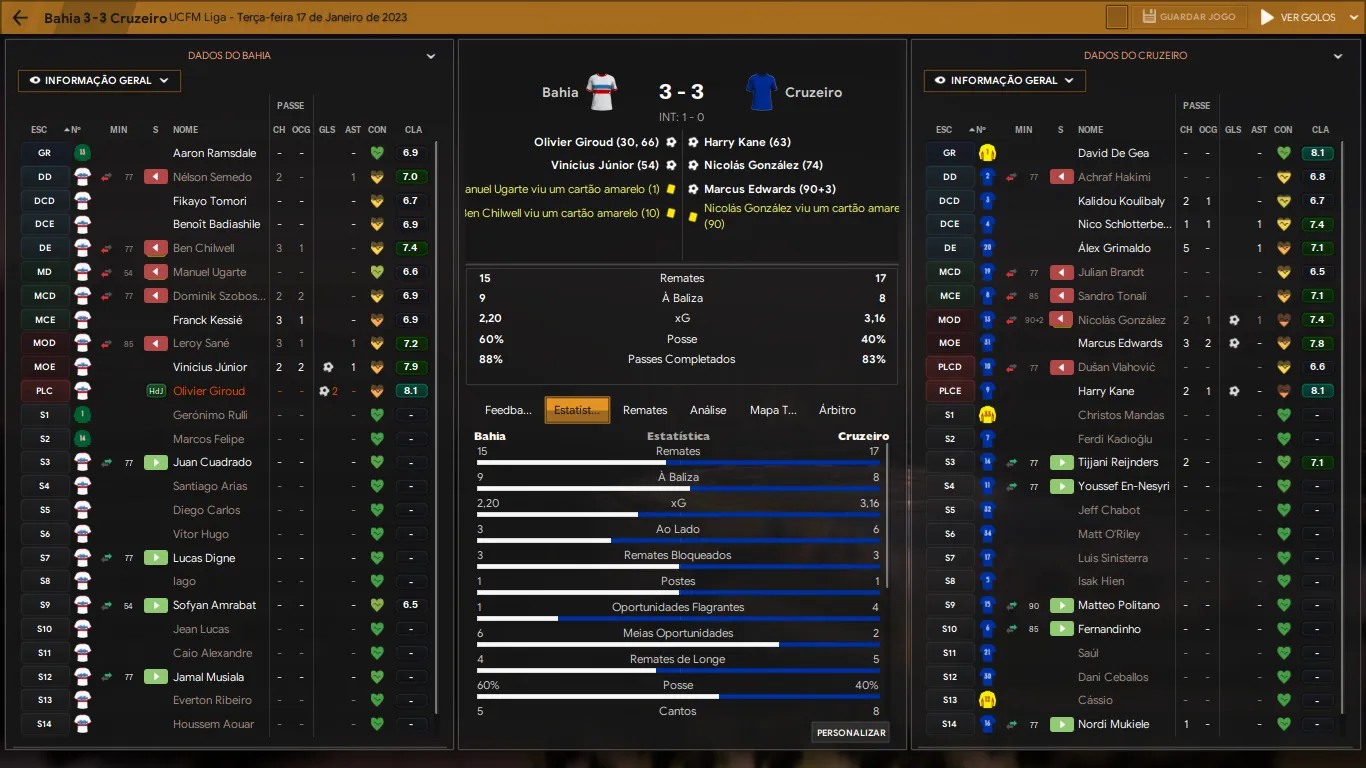
Task: Sort Bahia players by CLA column
Action: click(413, 130)
